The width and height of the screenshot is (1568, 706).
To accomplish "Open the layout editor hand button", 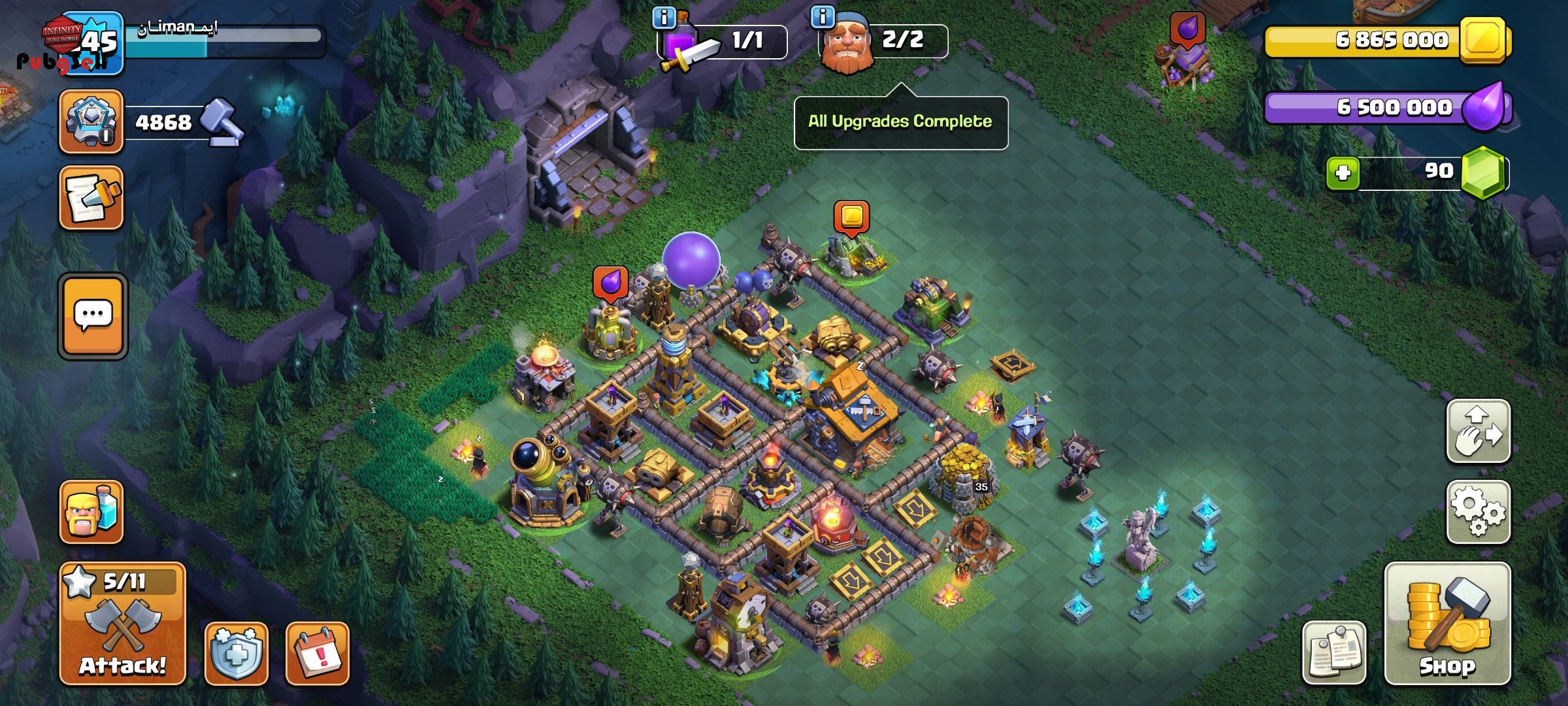I will [x=1478, y=431].
